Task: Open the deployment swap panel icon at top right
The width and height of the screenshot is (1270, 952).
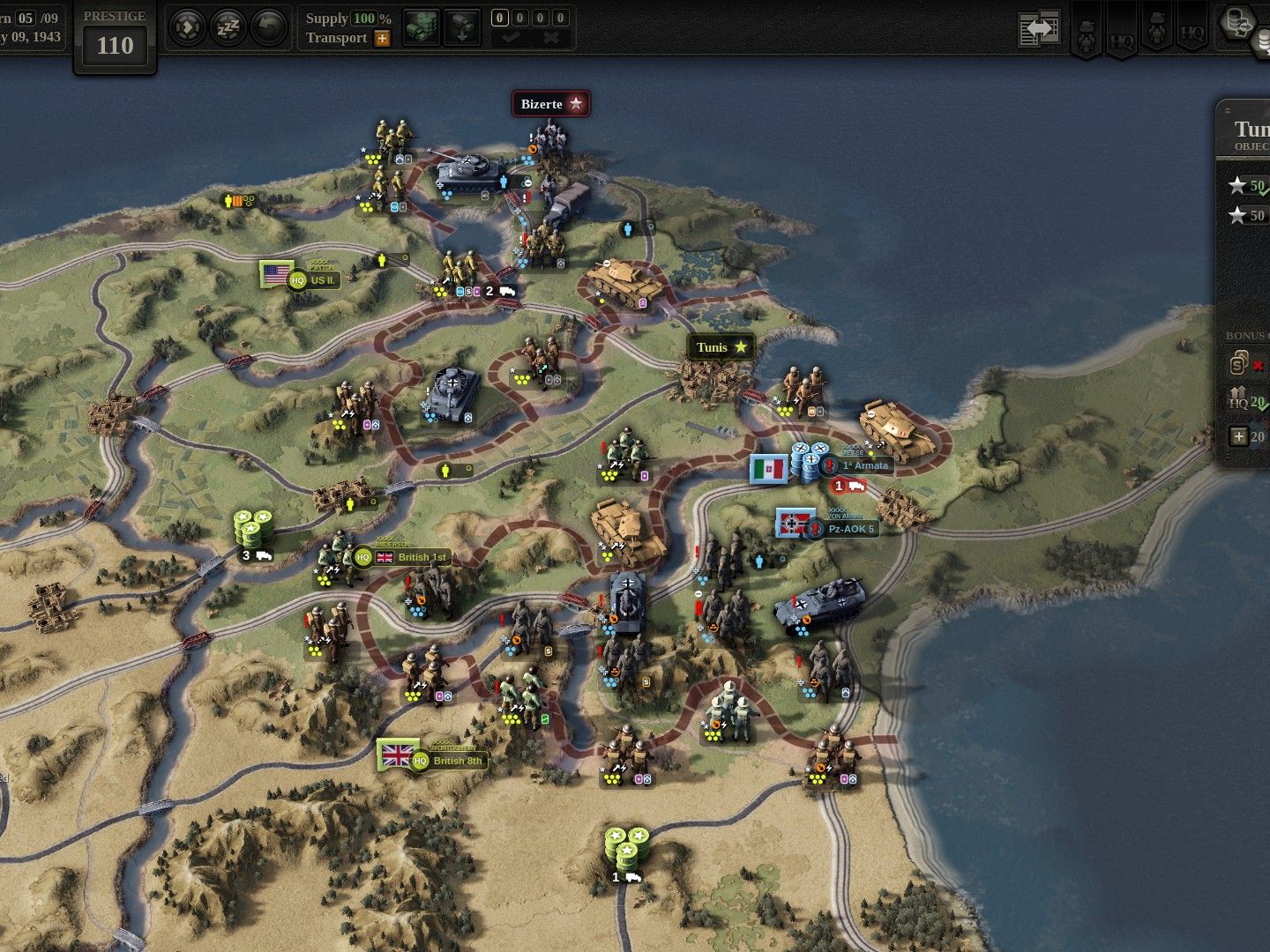Action: coord(1039,26)
